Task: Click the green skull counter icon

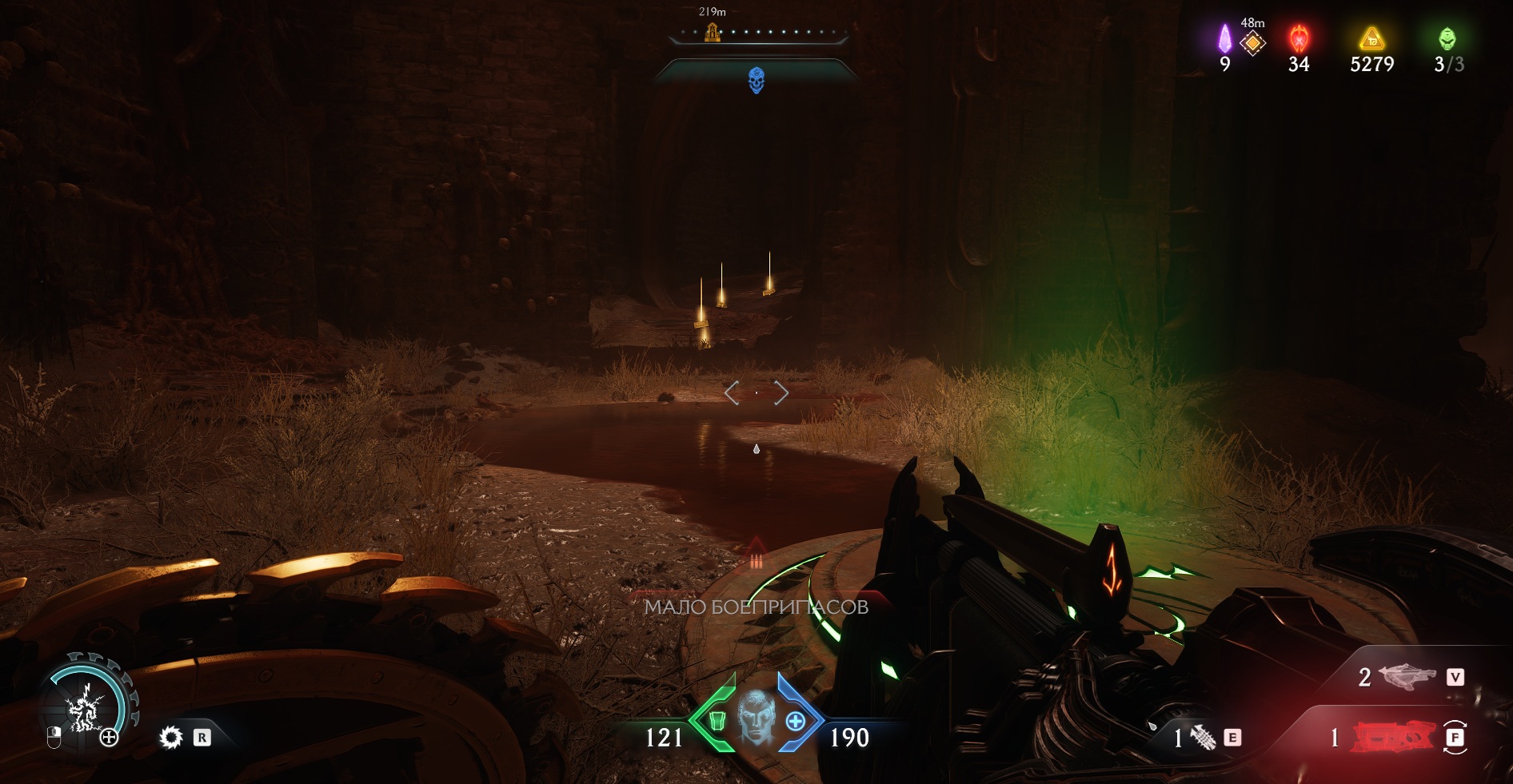Action: [x=1447, y=38]
